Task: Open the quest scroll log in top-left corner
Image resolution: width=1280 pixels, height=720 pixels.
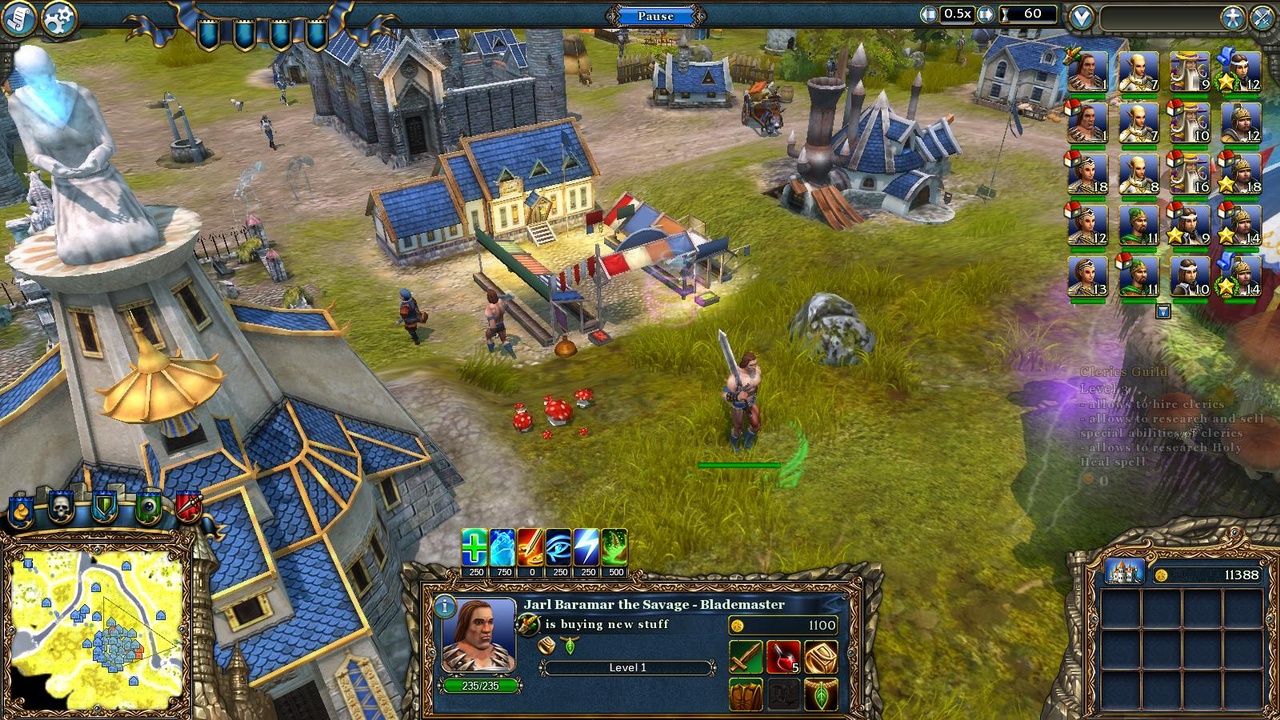Action: point(17,17)
